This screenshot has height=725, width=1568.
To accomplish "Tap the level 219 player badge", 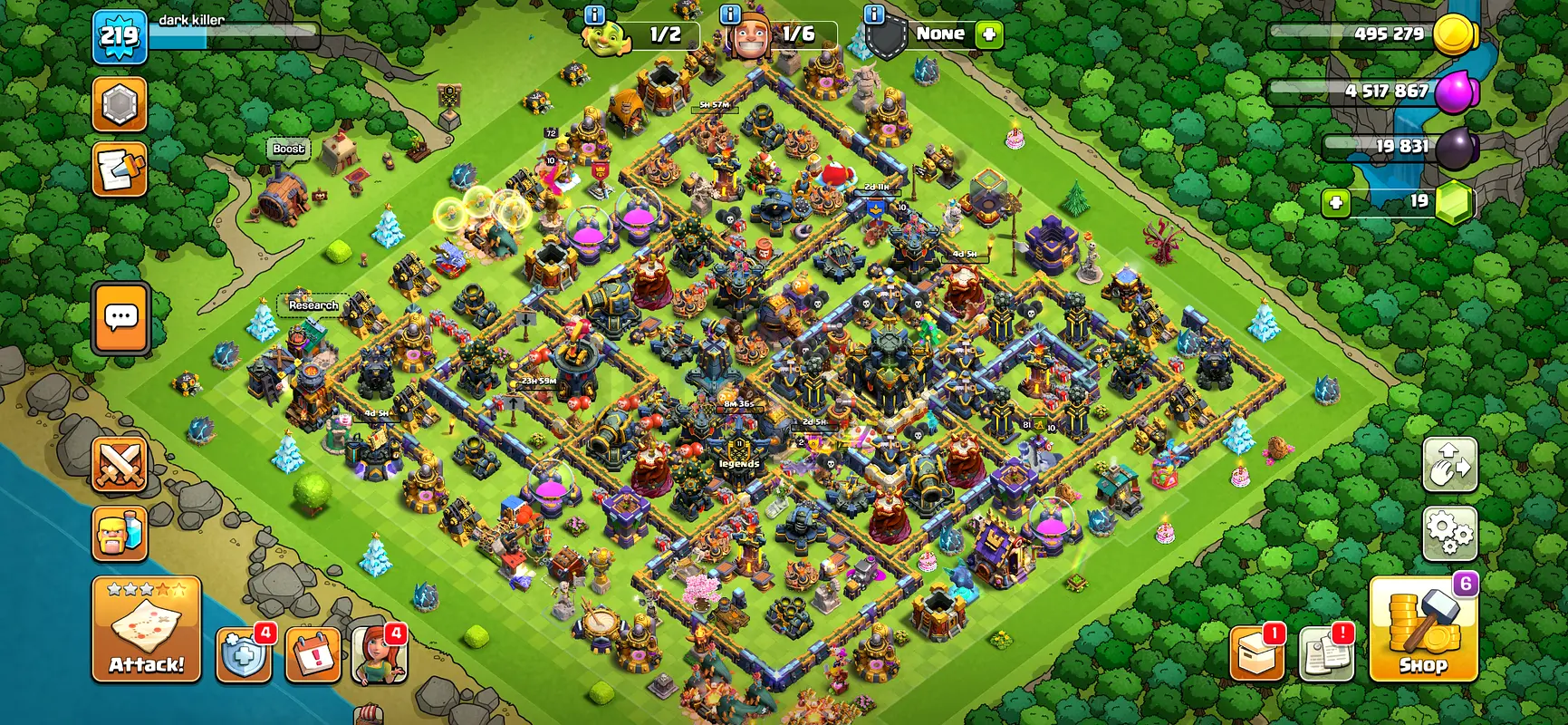I will 120,36.
